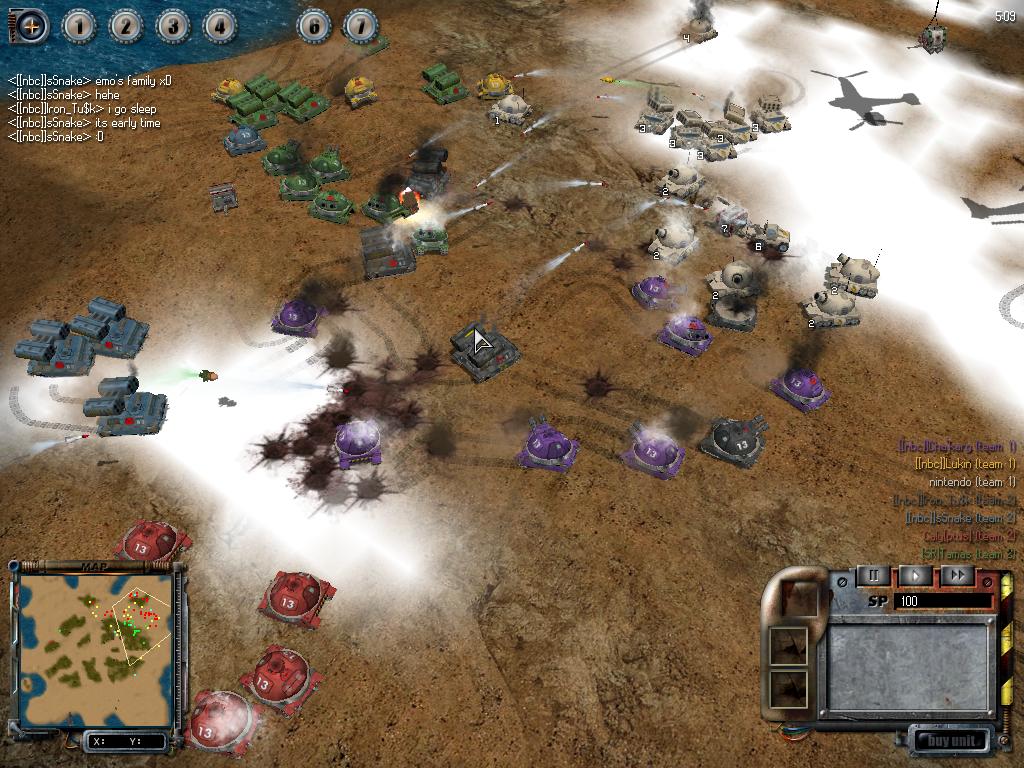Image resolution: width=1024 pixels, height=768 pixels.
Task: Choose control group 3
Action: point(172,26)
